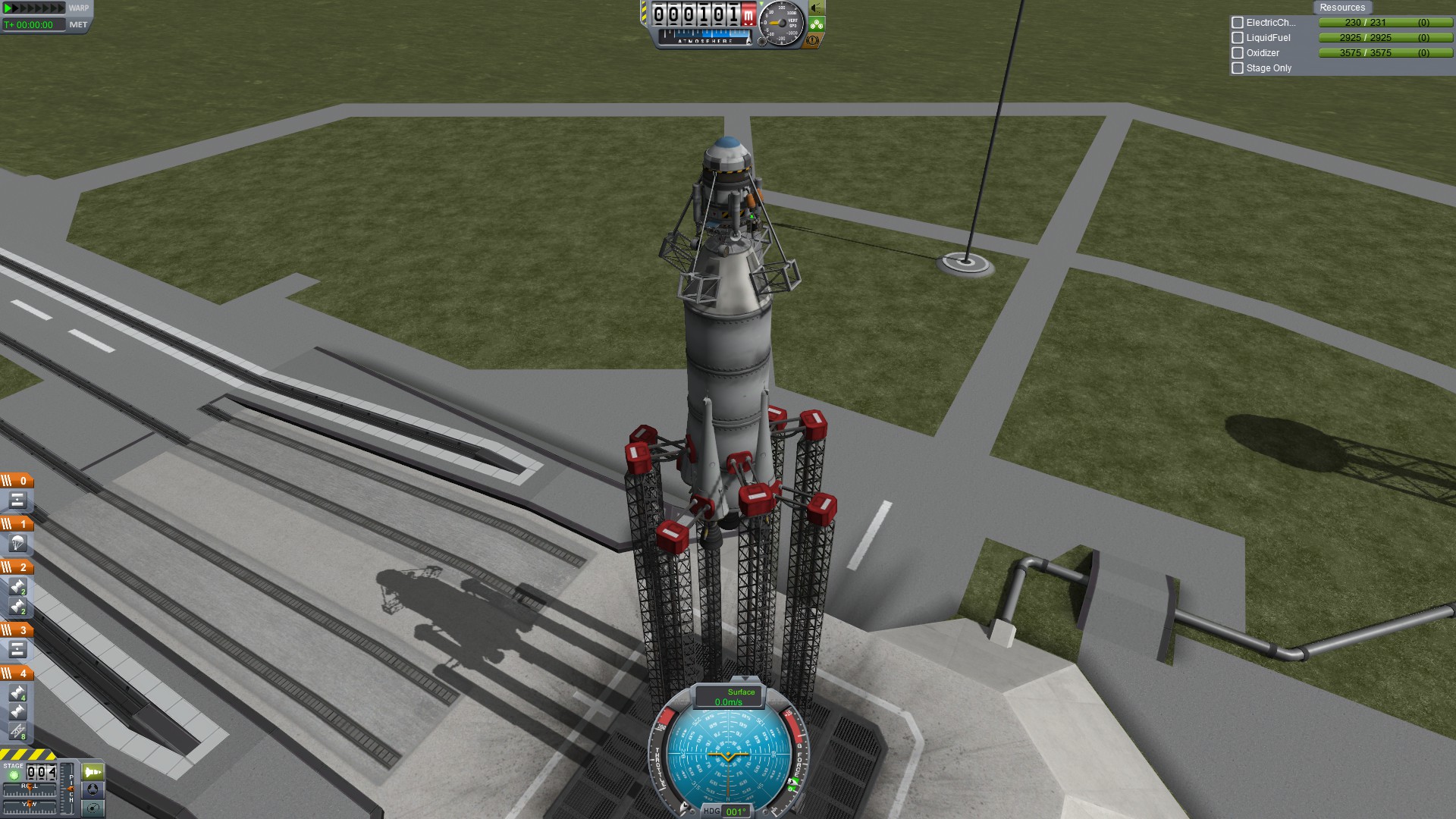This screenshot has height=819, width=1456.
Task: Open the map view button
Action: (x=93, y=808)
